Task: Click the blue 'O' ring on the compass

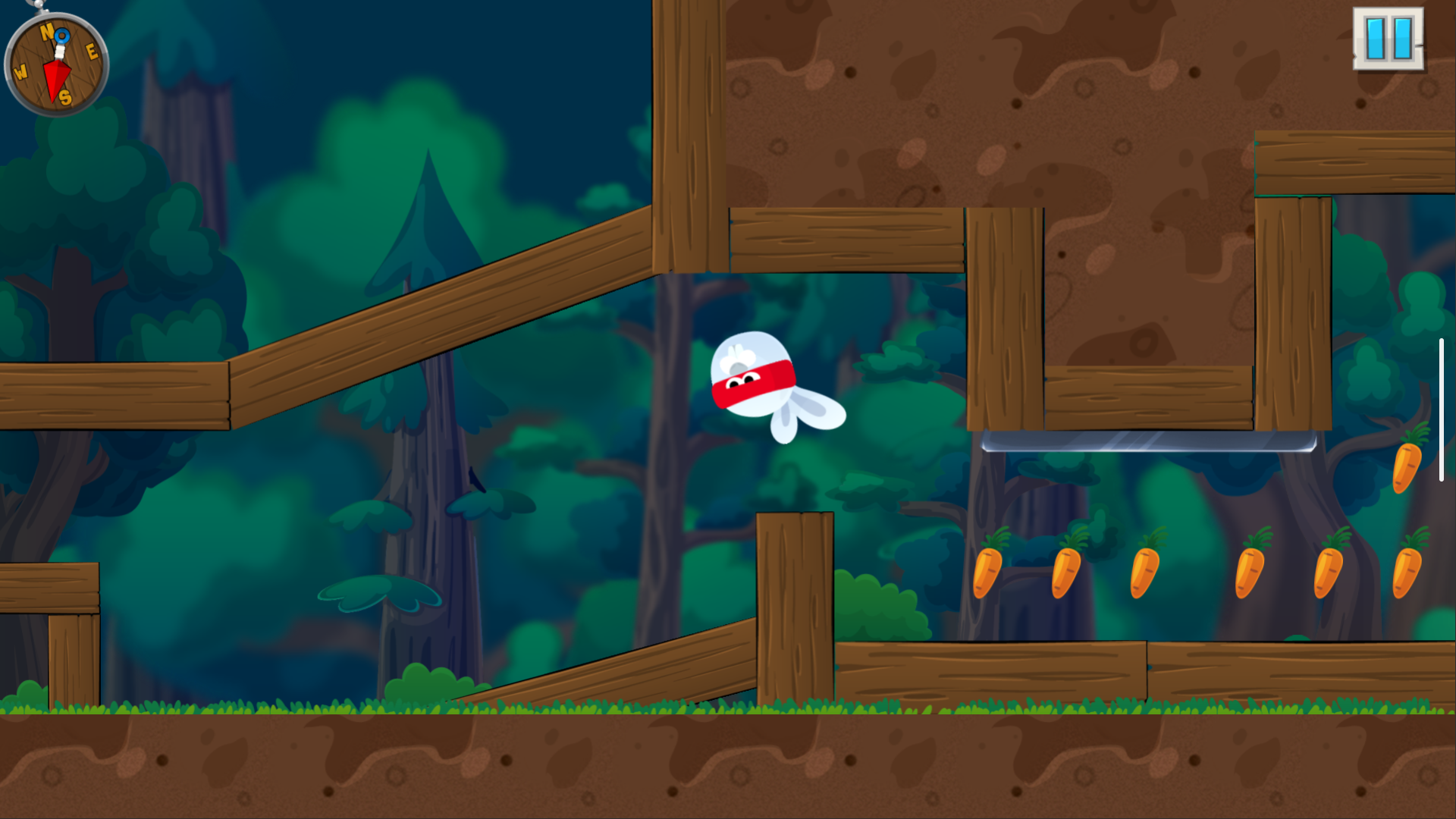Action: click(x=62, y=36)
